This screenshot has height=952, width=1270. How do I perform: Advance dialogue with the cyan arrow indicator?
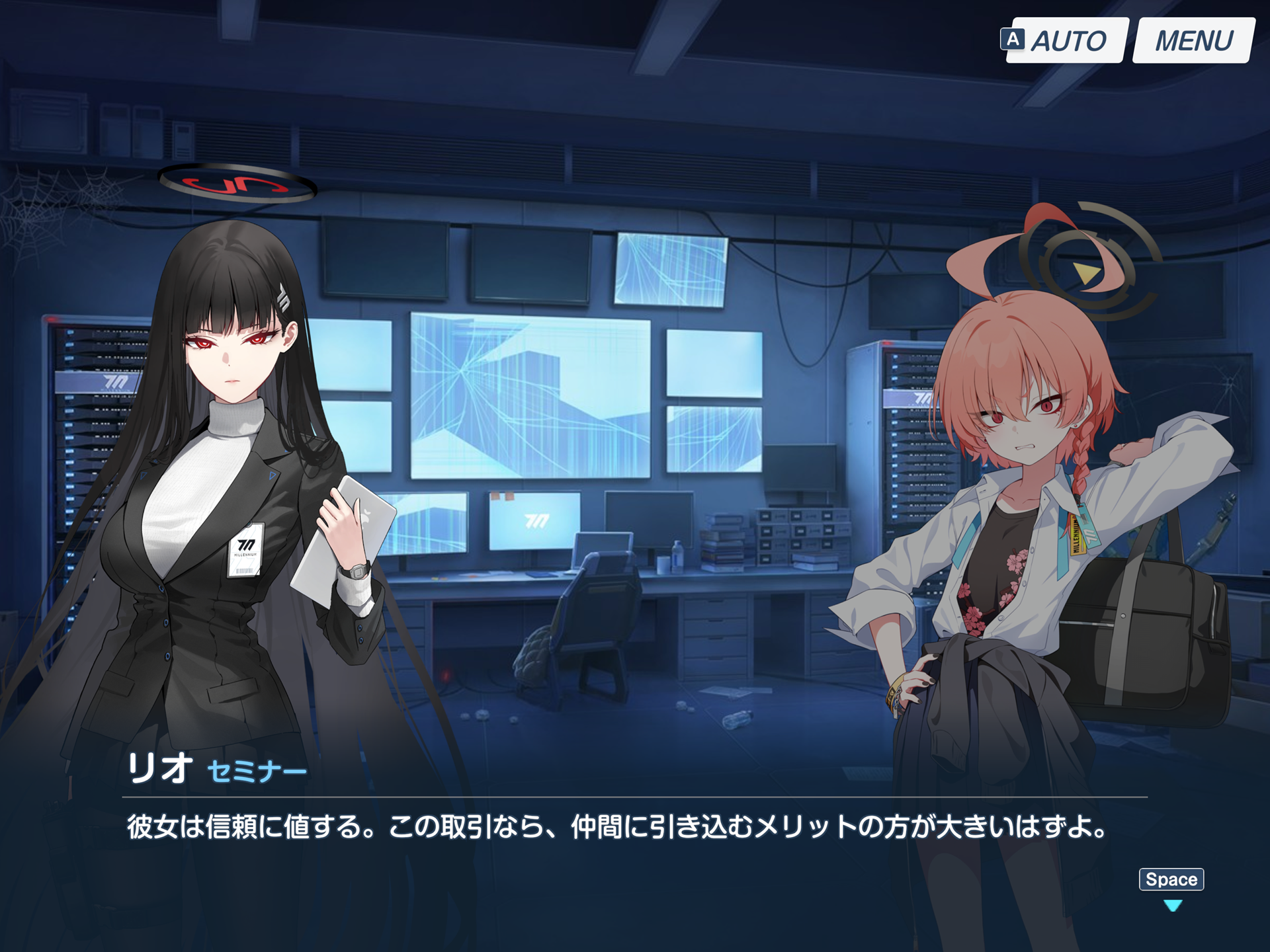[x=1172, y=905]
